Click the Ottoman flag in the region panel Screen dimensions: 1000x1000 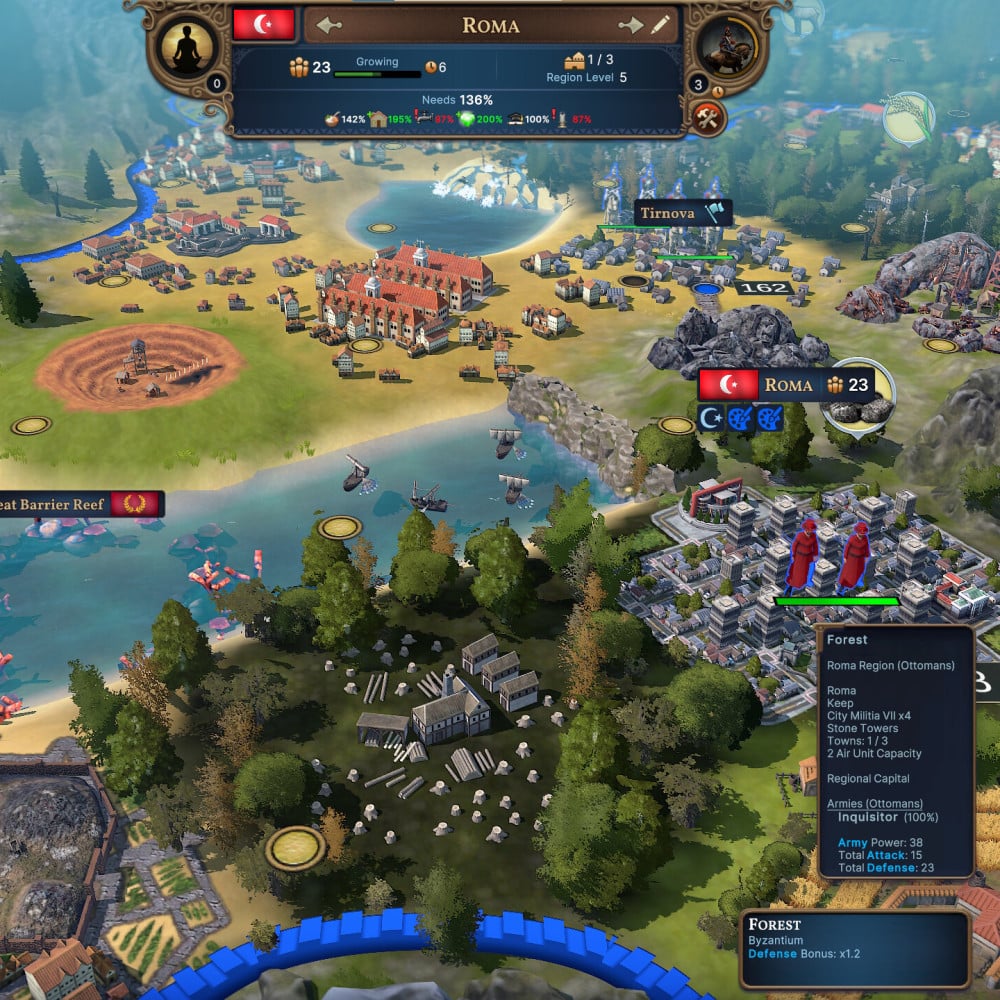(263, 25)
